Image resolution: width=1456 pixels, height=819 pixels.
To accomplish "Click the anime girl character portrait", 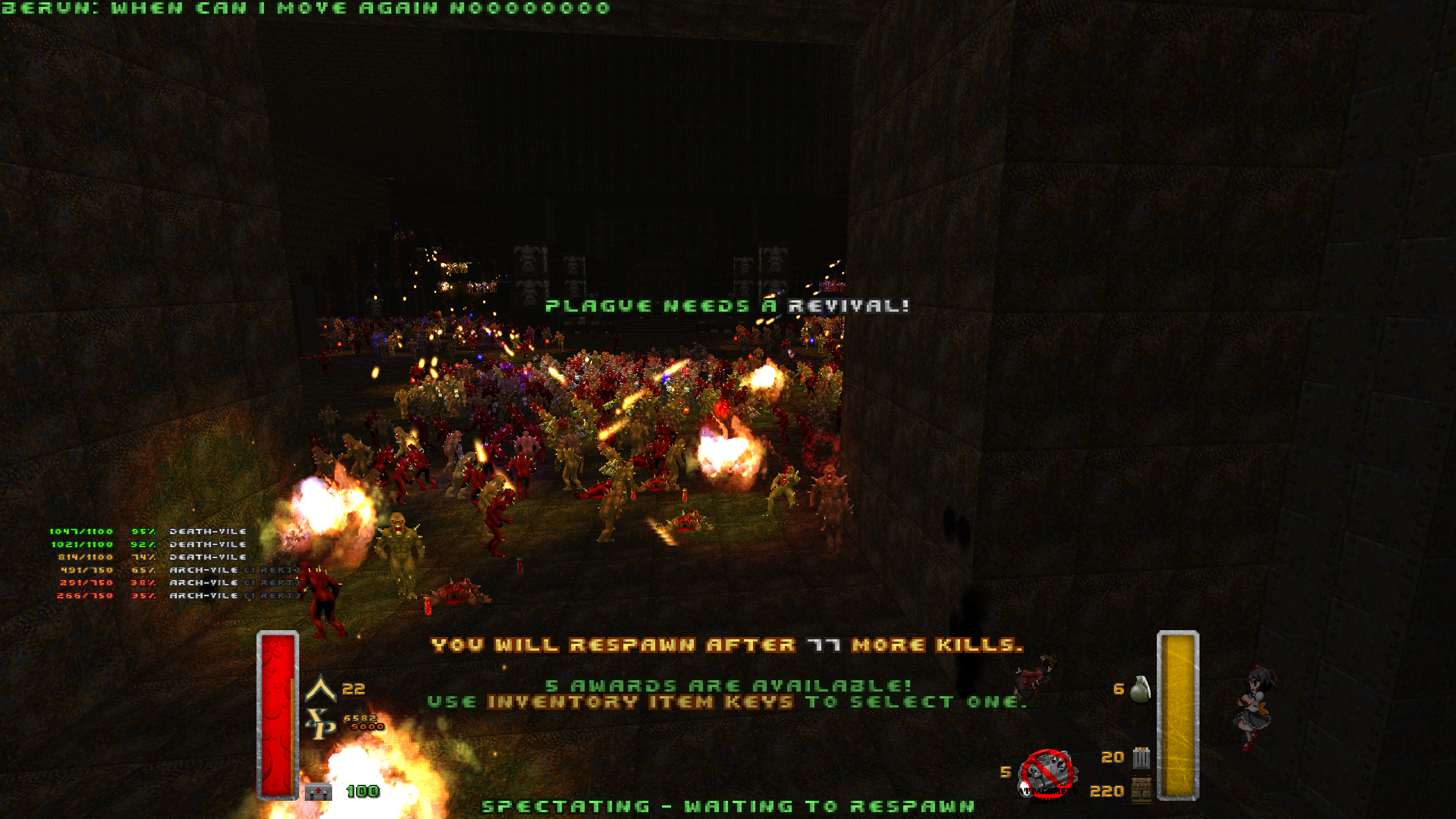I will point(1254,708).
